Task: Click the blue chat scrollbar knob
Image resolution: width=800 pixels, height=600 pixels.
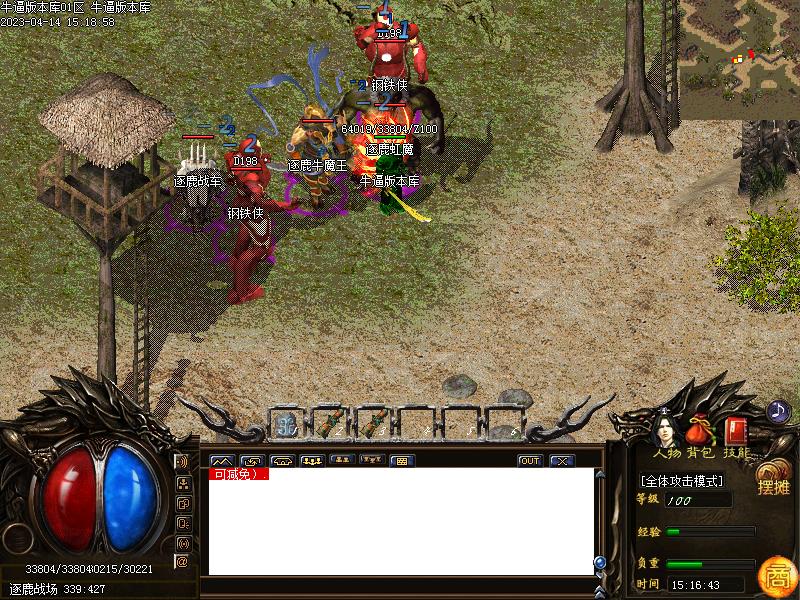Action: pos(600,562)
